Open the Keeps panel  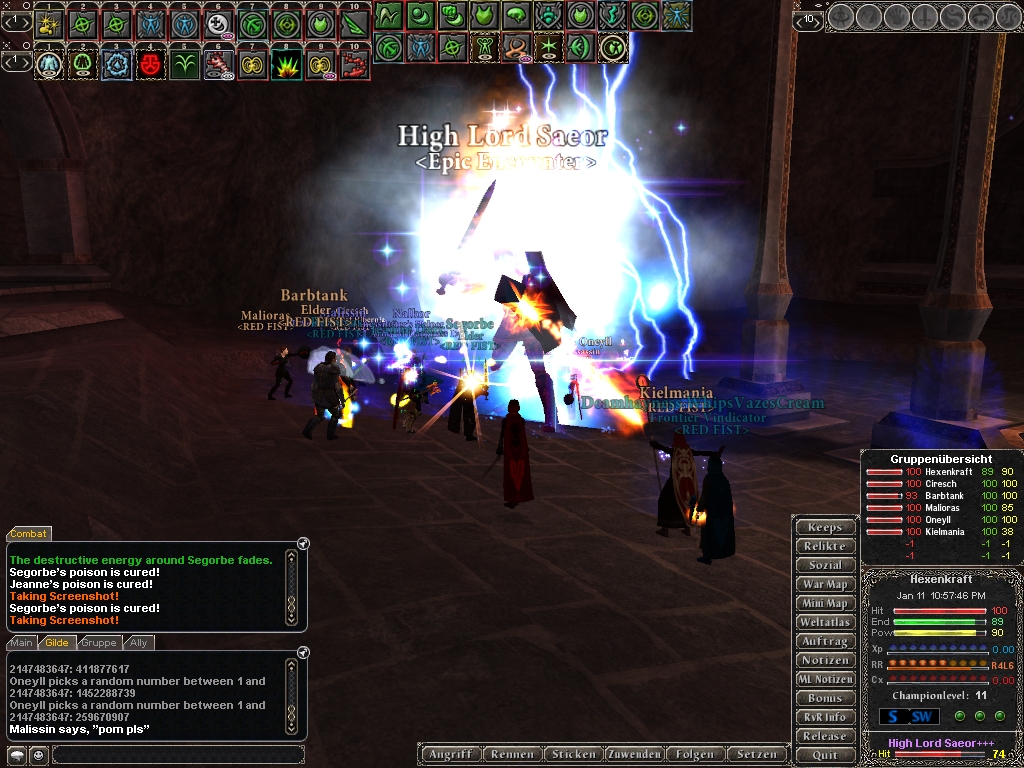pos(825,527)
